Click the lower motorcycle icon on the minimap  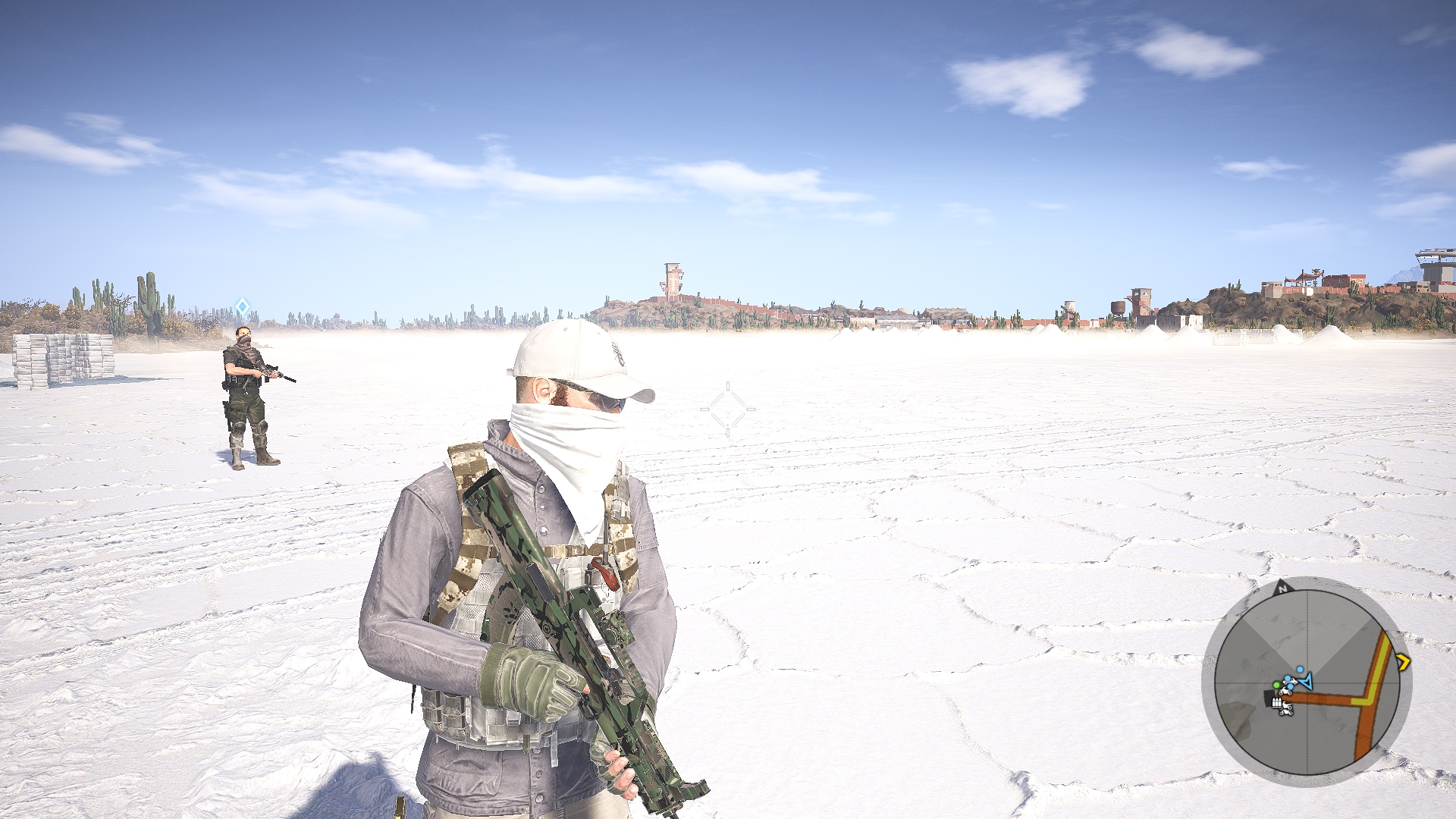tap(1287, 711)
